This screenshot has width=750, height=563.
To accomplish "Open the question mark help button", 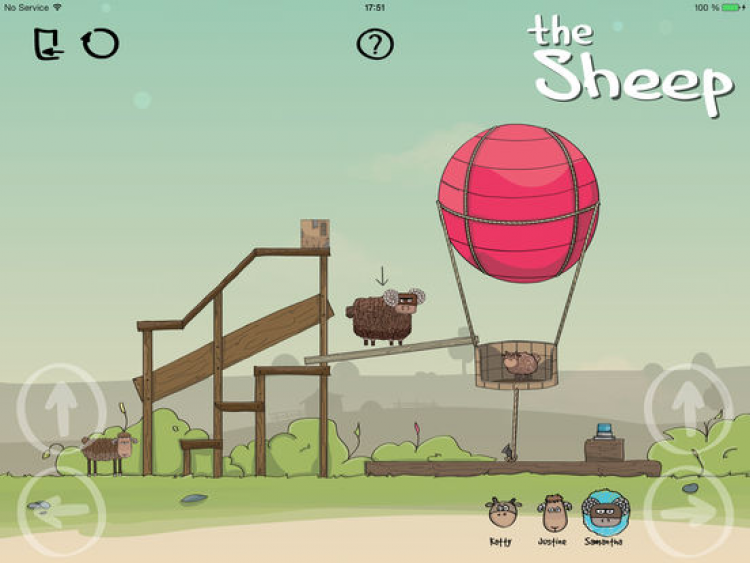I will 375,45.
